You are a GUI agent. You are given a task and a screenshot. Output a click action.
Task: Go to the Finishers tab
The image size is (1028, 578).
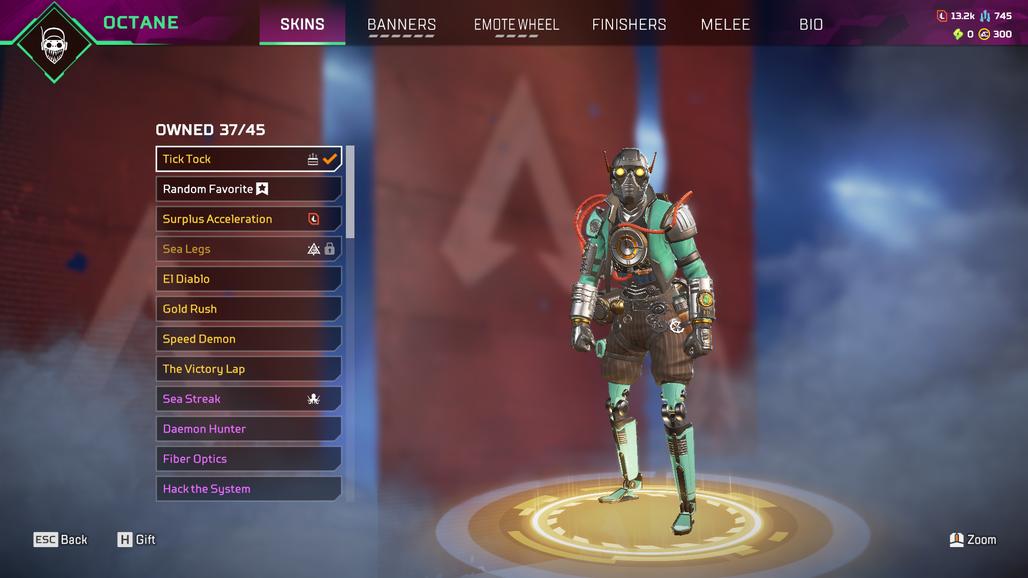click(x=629, y=24)
